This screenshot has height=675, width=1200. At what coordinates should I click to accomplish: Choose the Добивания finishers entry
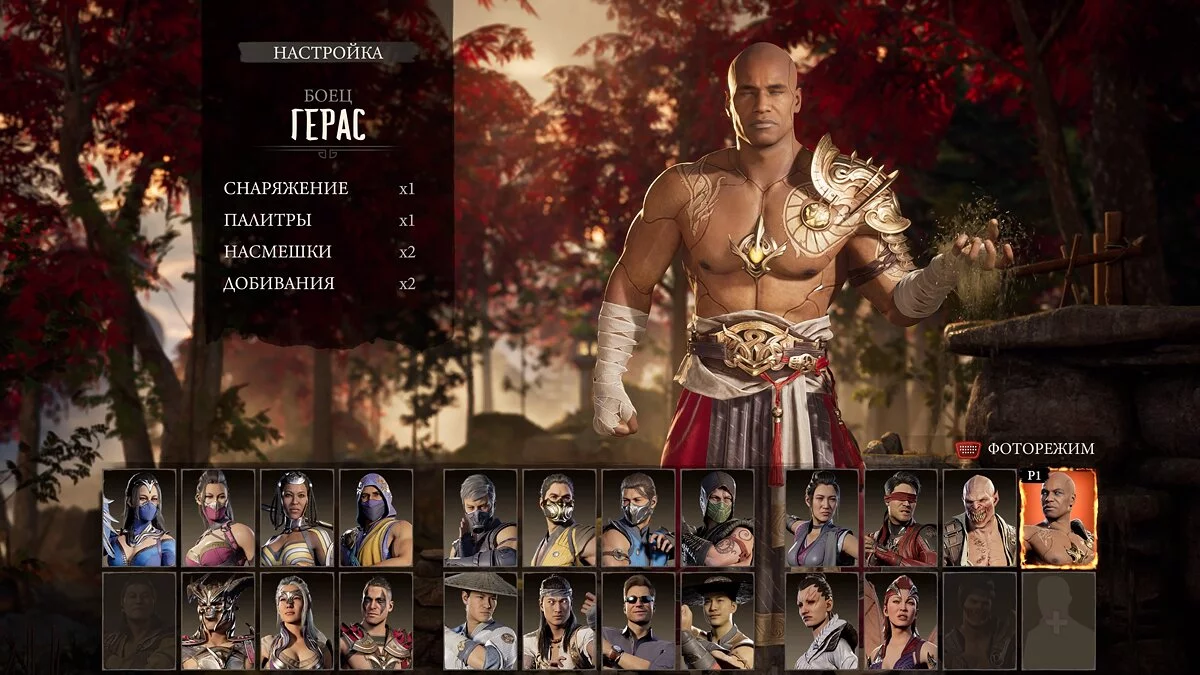[279, 284]
